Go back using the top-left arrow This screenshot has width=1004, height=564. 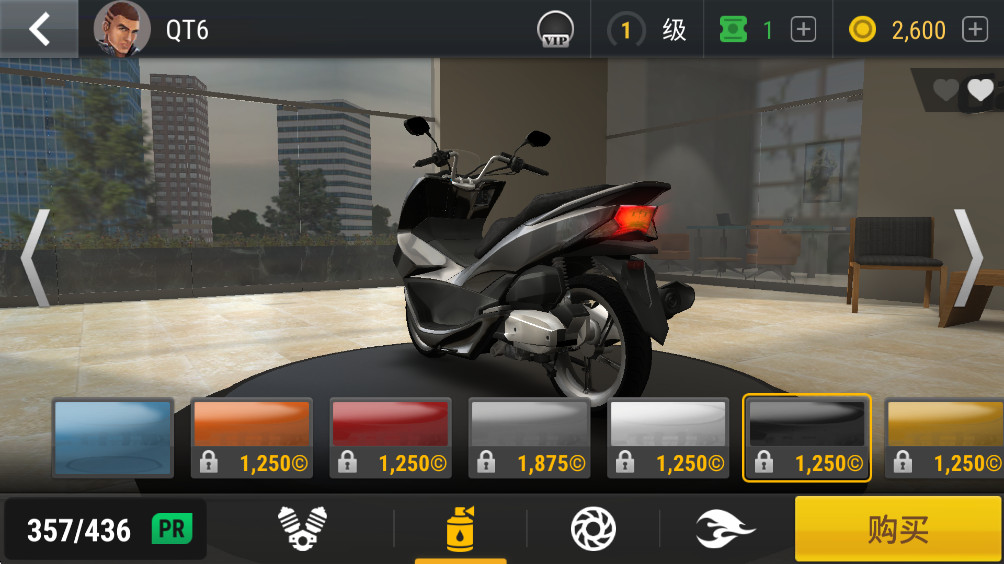39,29
